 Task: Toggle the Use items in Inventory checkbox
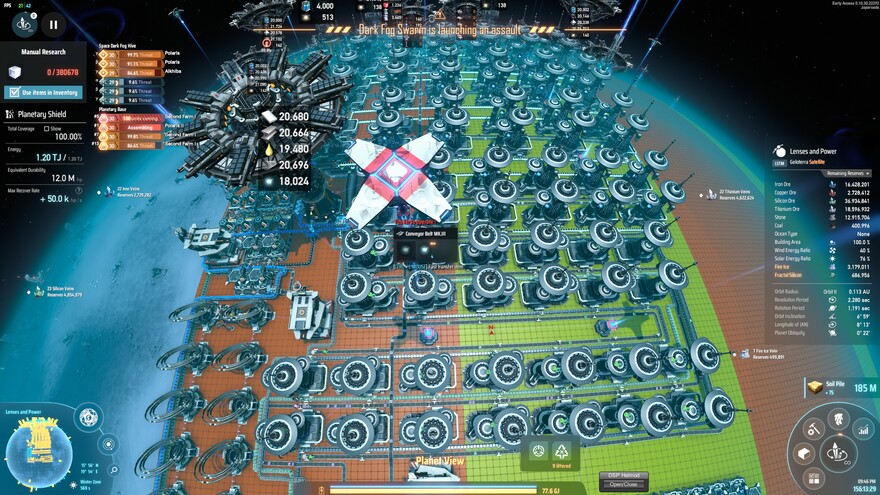click(x=12, y=92)
